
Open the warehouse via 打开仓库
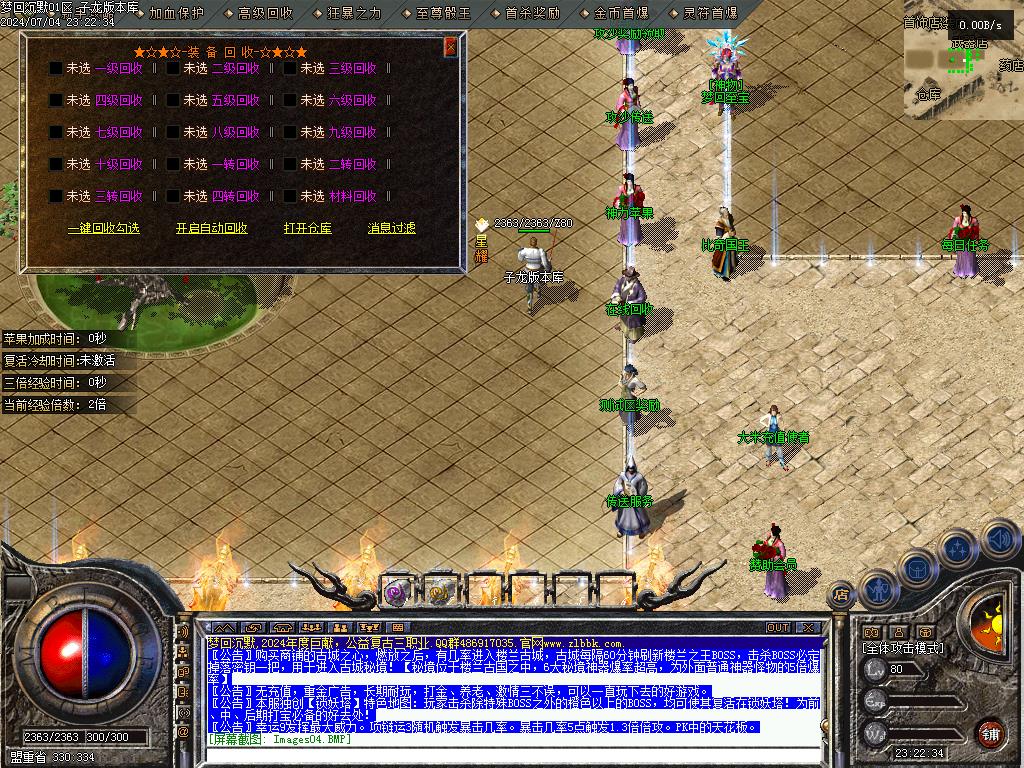click(x=307, y=228)
